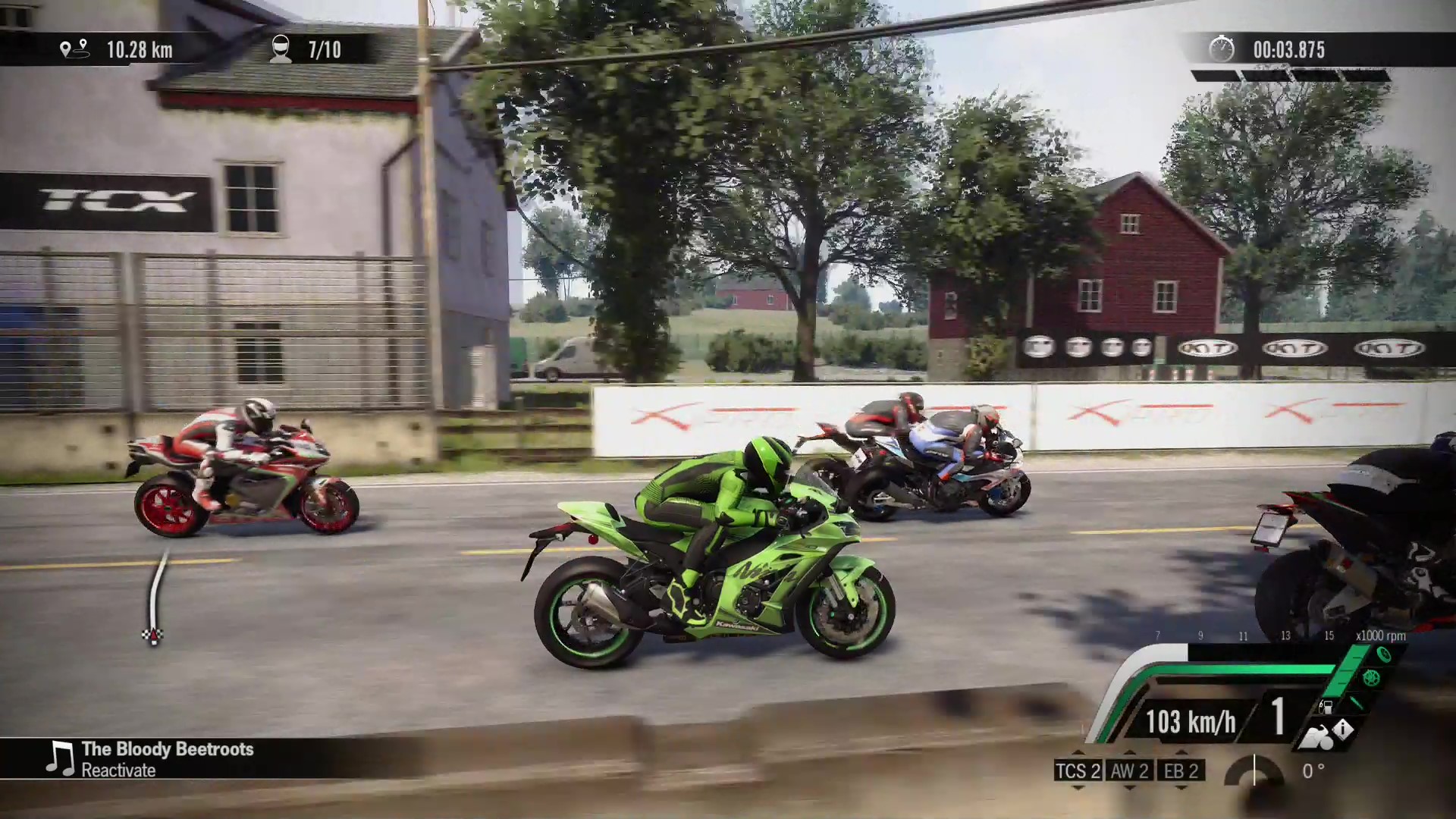Click the music note now-playing icon

point(60,758)
